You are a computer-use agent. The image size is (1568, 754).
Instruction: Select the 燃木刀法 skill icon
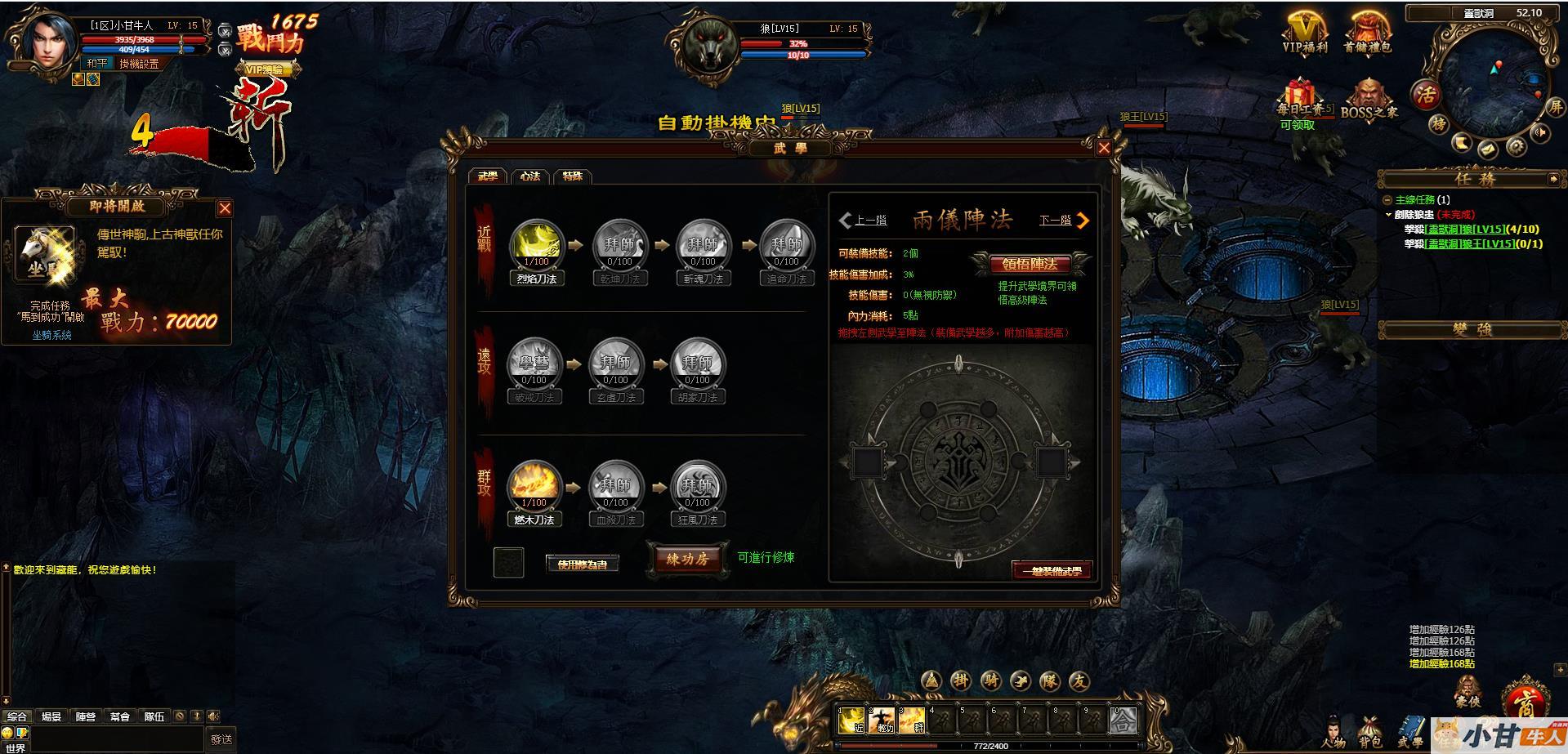pyautogui.click(x=534, y=484)
